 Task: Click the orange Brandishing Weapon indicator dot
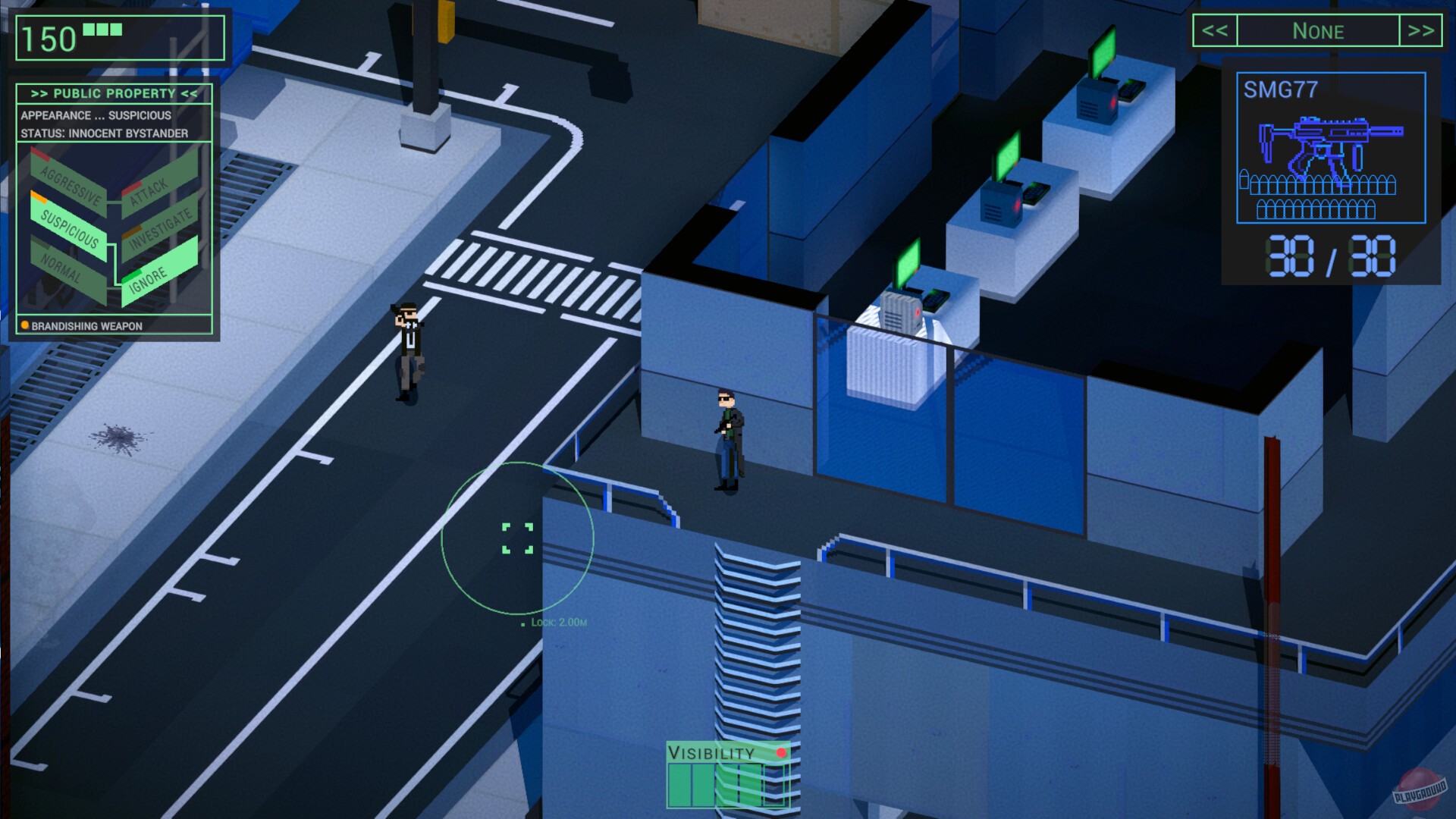tap(24, 325)
